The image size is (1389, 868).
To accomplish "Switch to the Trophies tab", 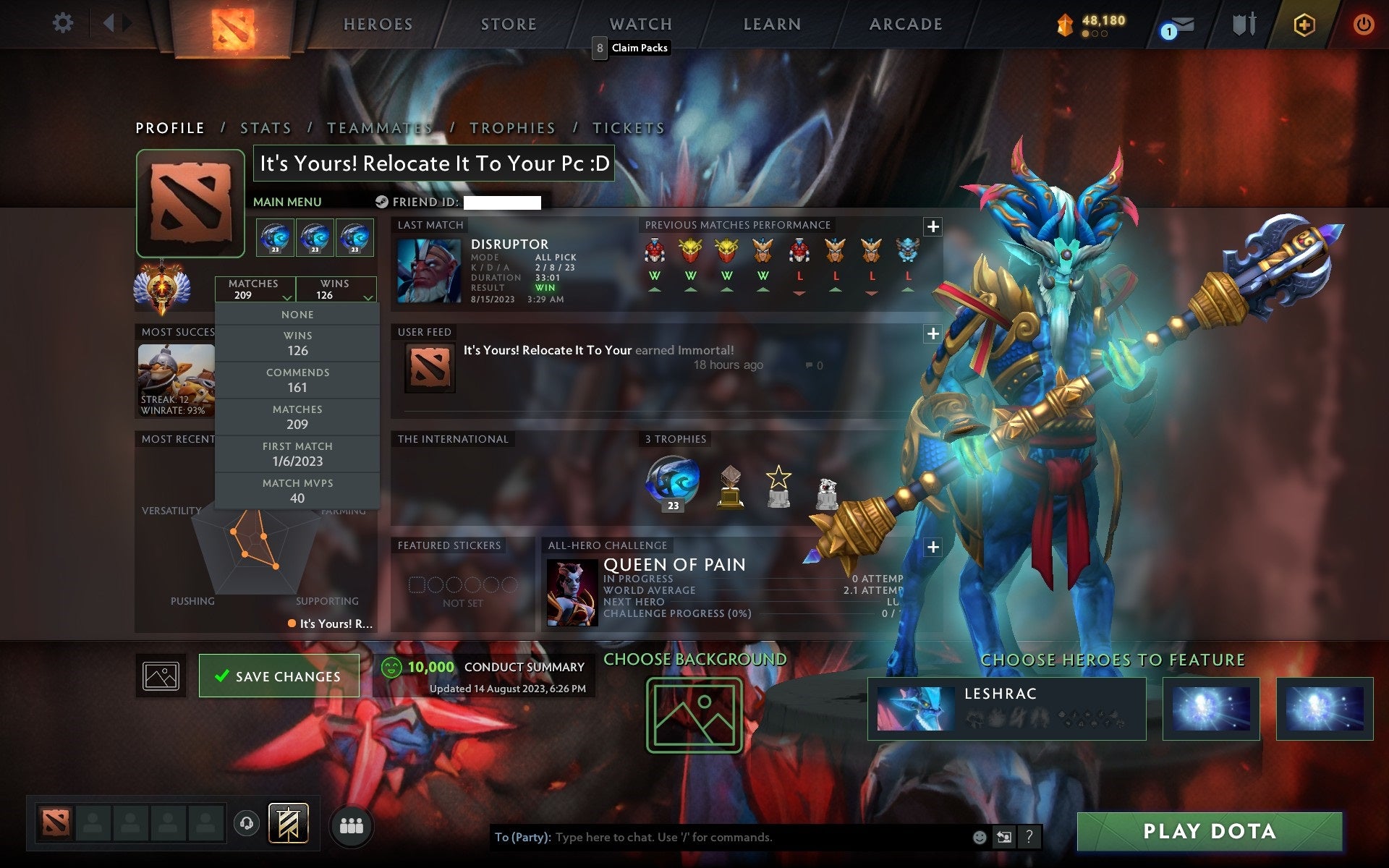I will pyautogui.click(x=512, y=127).
